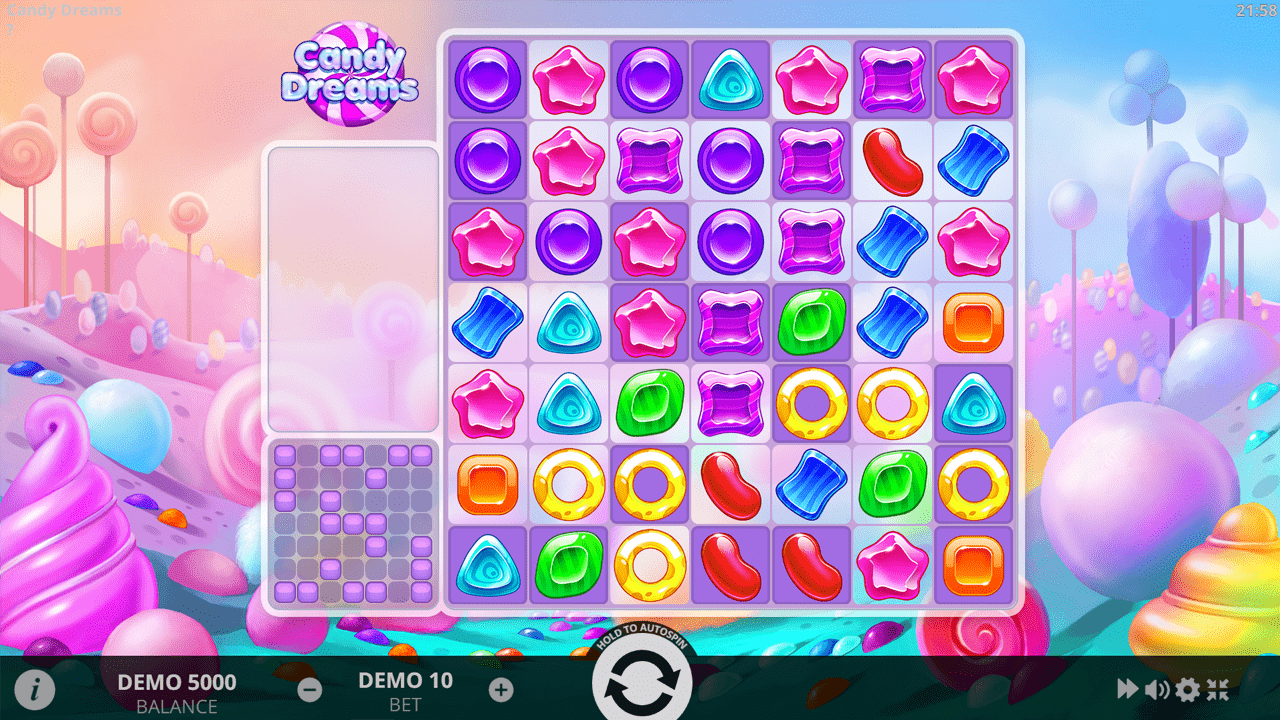Mute the game sound
The width and height of the screenshot is (1280, 720).
tap(1156, 688)
